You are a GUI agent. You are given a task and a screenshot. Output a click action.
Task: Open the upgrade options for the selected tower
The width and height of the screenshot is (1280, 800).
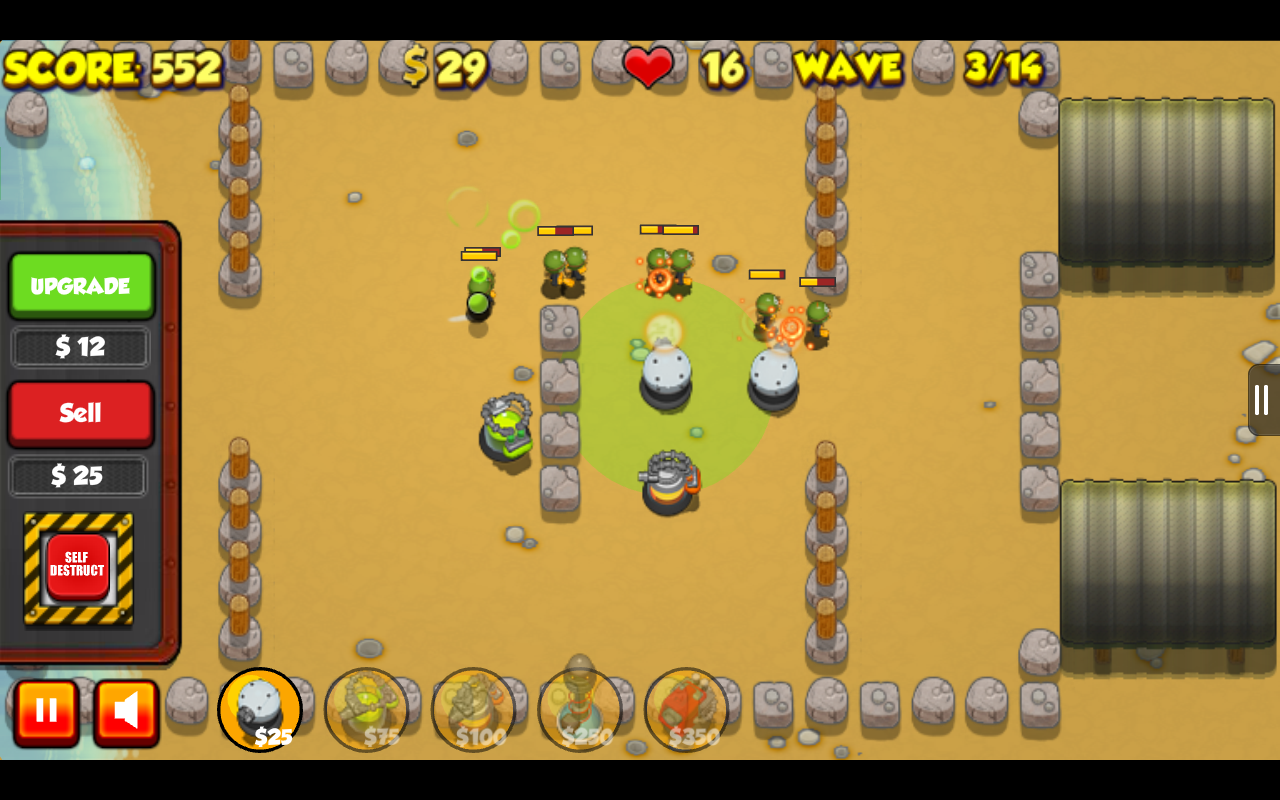tap(81, 285)
